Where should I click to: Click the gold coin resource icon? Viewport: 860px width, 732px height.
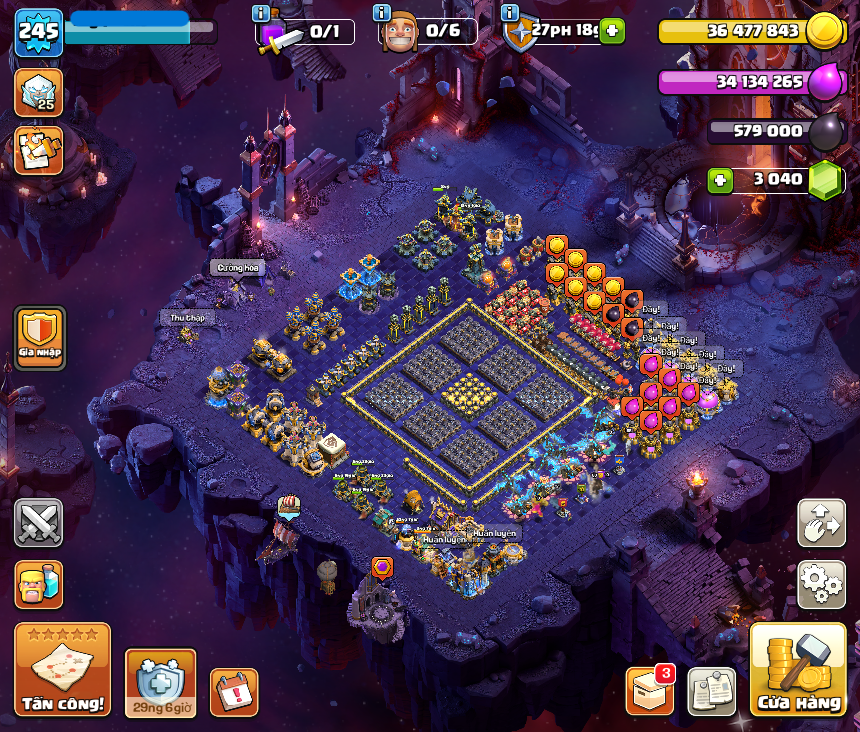pos(825,30)
